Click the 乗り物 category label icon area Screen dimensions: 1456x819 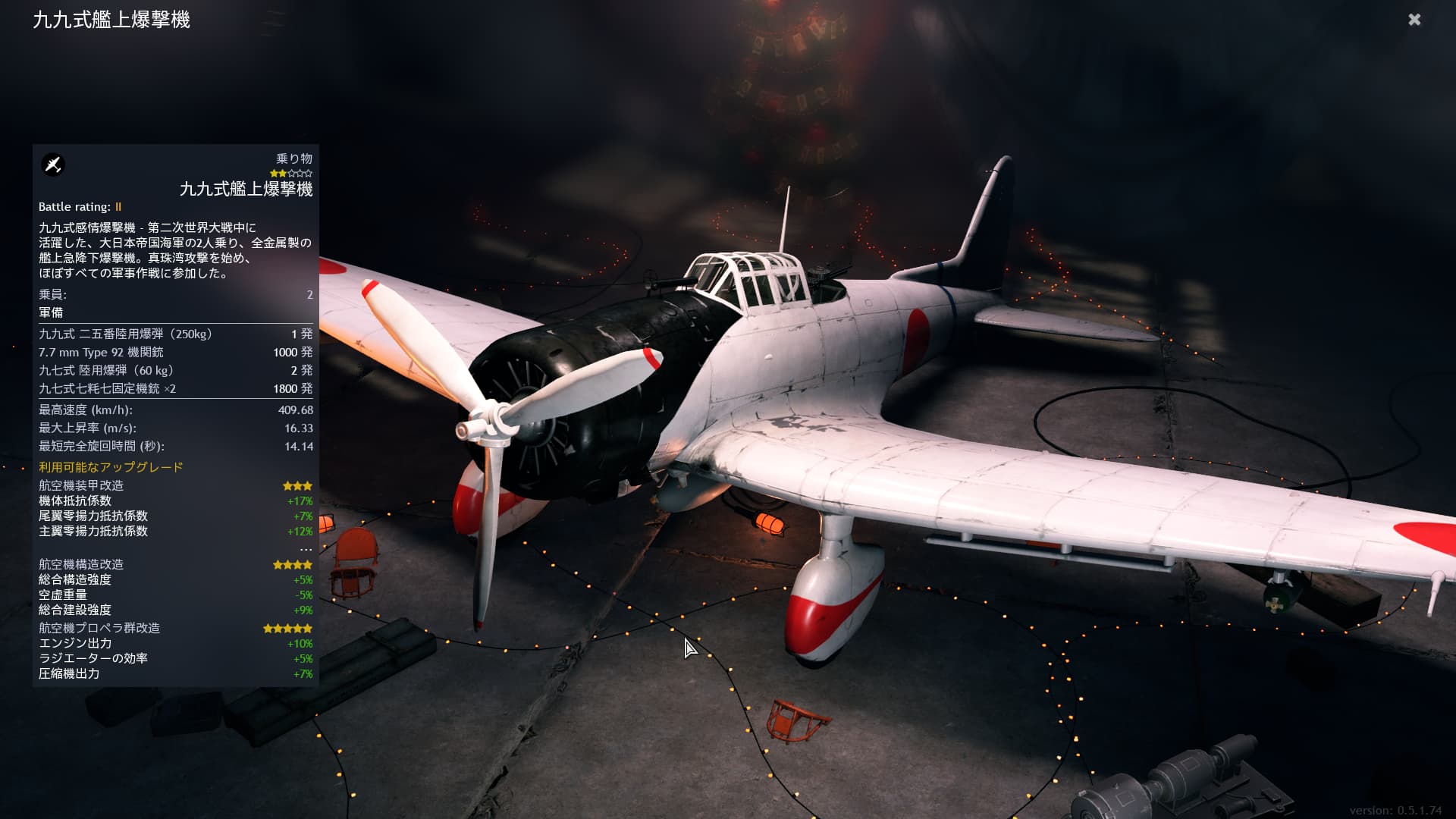294,159
